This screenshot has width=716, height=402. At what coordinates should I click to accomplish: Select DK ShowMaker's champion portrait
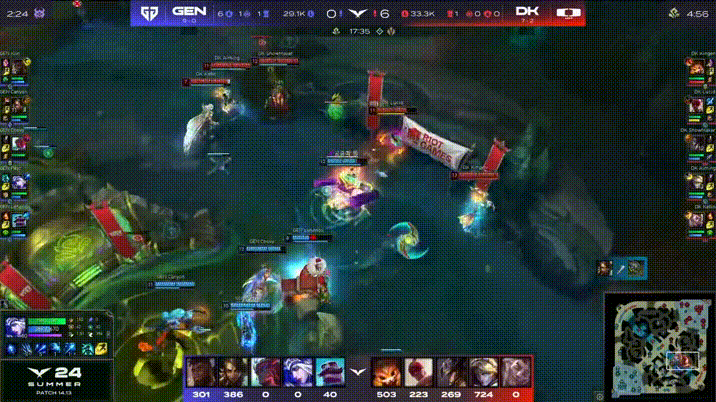[694, 145]
